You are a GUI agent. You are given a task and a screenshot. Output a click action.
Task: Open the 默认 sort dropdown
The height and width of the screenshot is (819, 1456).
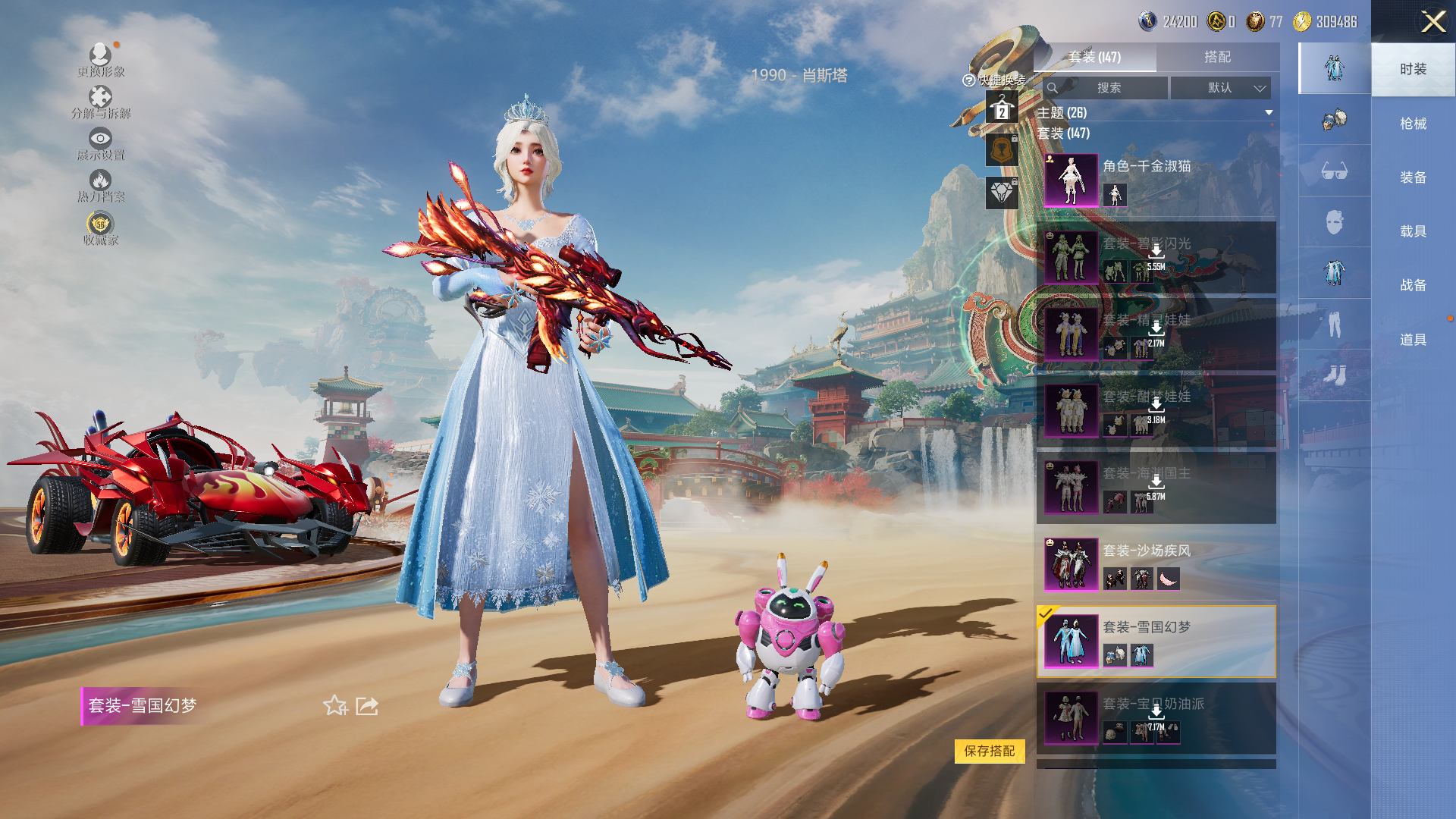pyautogui.click(x=1221, y=88)
